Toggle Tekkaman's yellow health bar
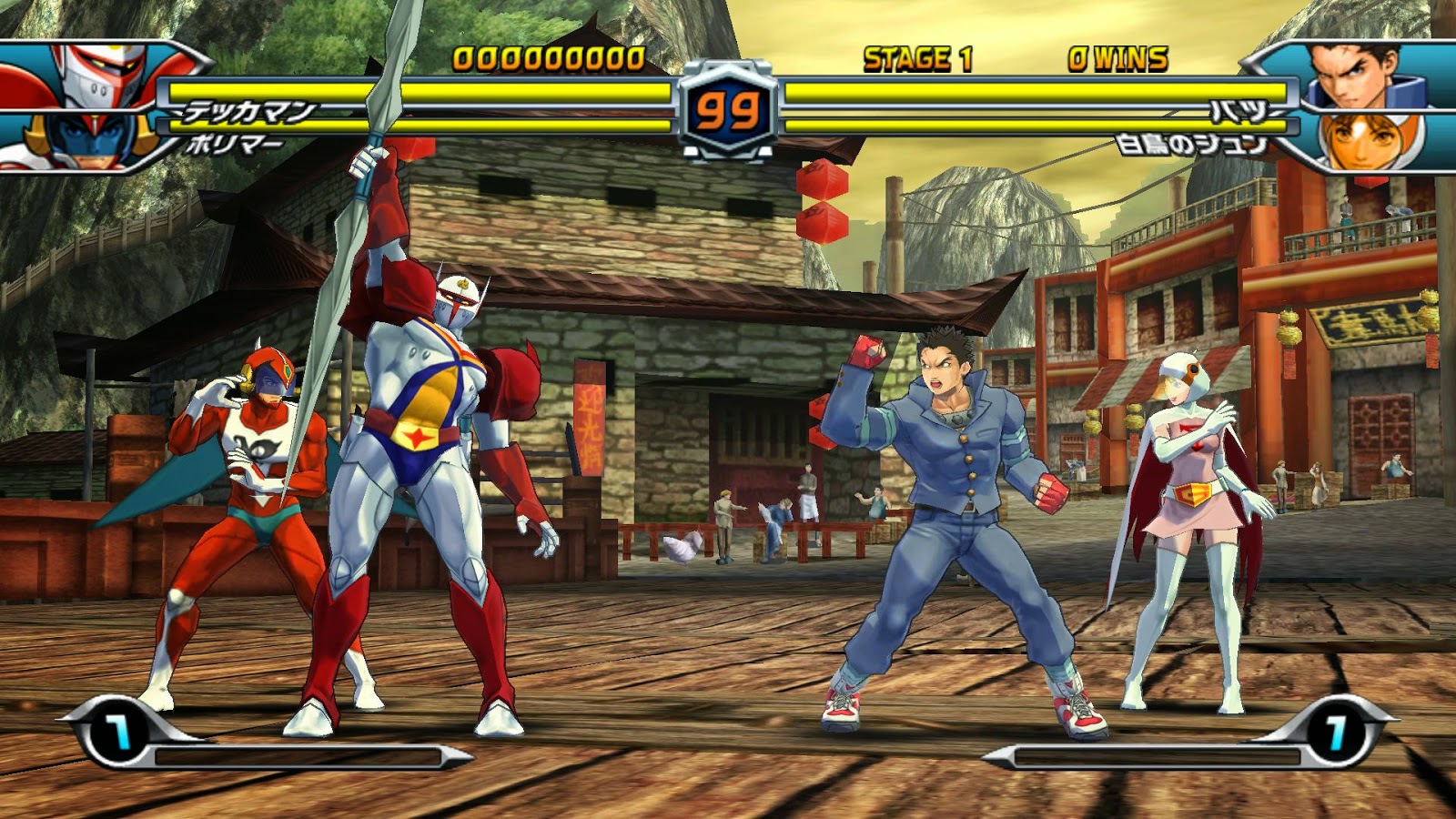Viewport: 1456px width, 819px height. pyautogui.click(x=409, y=91)
